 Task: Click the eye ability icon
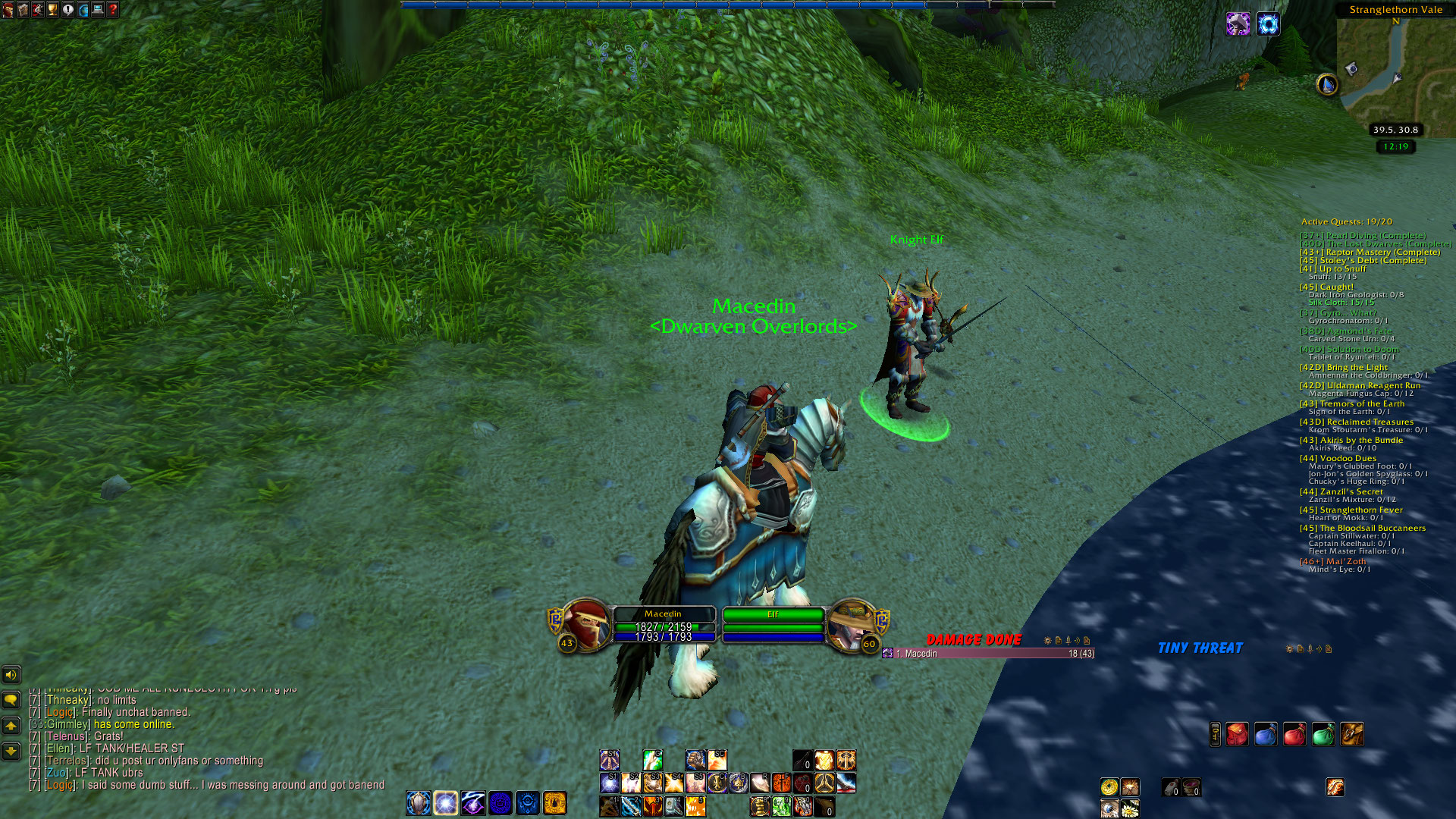click(1109, 808)
